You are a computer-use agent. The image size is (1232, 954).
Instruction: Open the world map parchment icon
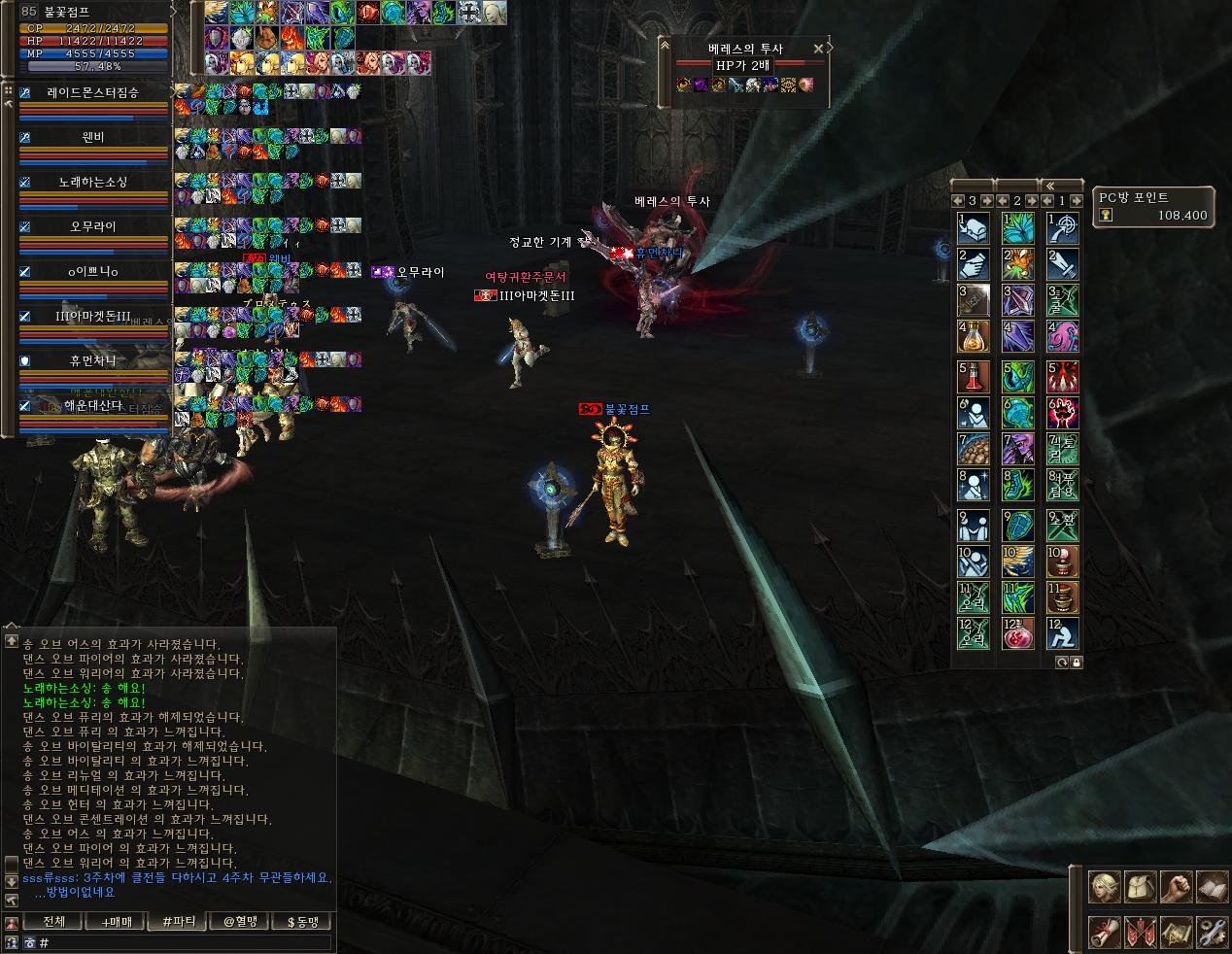[1176, 933]
